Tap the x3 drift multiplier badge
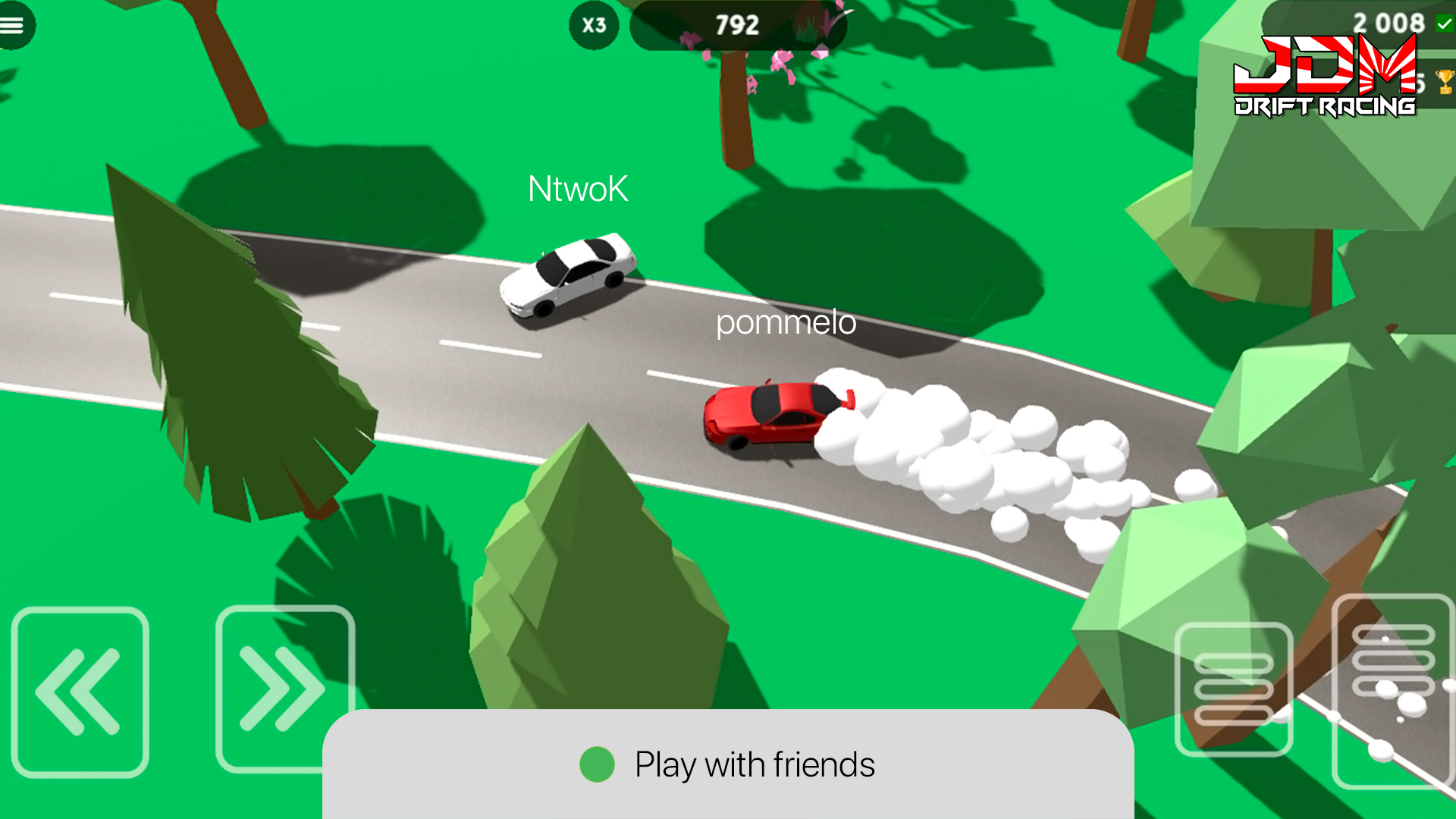The width and height of the screenshot is (1456, 819). point(594,25)
